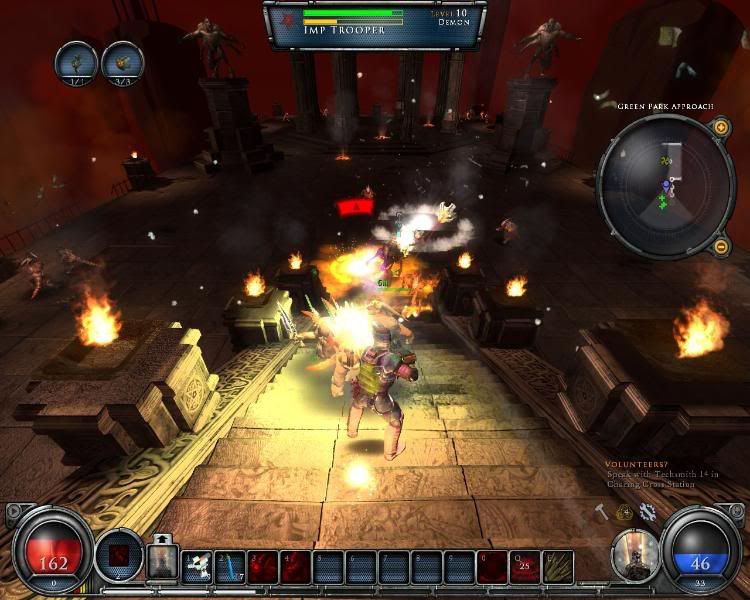Screen dimensions: 750x600
Task: Activate the last hotbar slot with golden slashes
Action: point(558,566)
